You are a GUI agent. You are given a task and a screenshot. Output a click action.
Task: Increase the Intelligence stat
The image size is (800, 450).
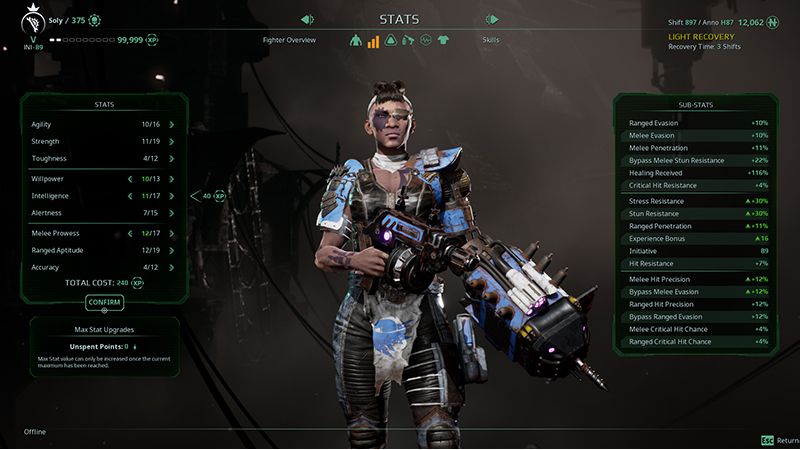click(172, 196)
